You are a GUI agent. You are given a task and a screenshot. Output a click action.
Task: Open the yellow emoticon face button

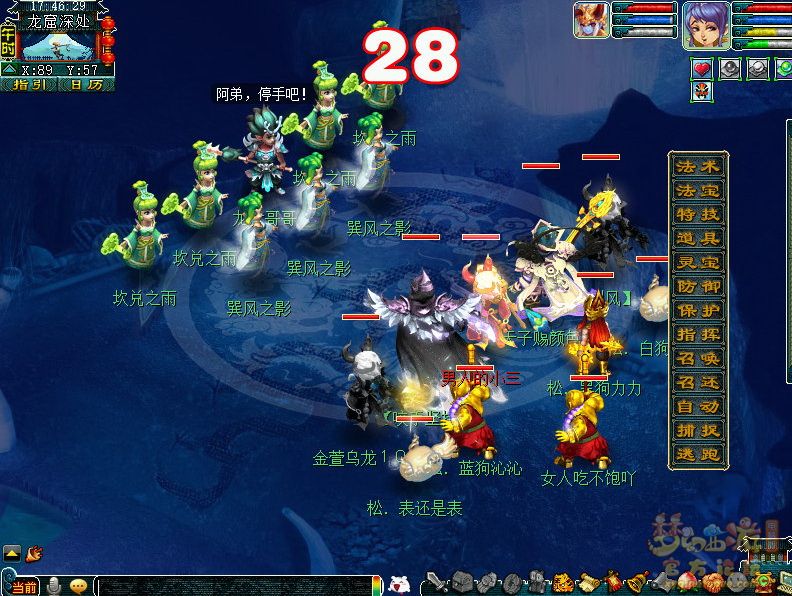coord(77,586)
